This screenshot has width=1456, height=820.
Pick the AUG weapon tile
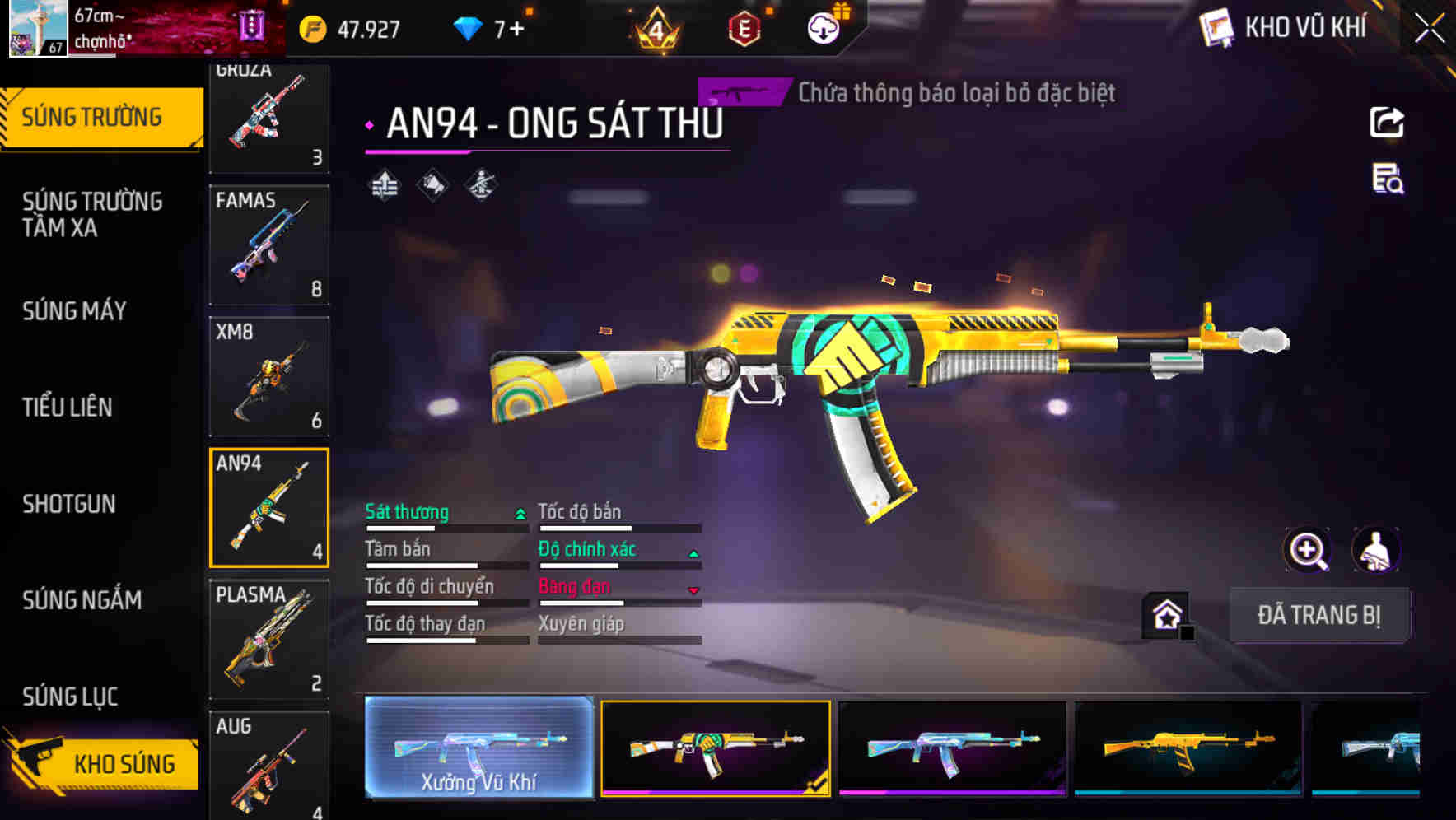click(269, 766)
